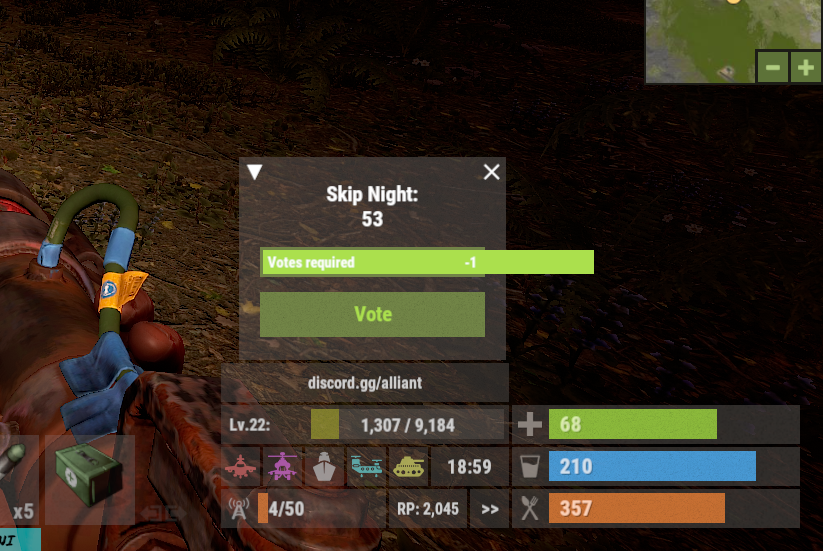Open the discord.gg/alliant link
This screenshot has width=823, height=551.
click(364, 383)
